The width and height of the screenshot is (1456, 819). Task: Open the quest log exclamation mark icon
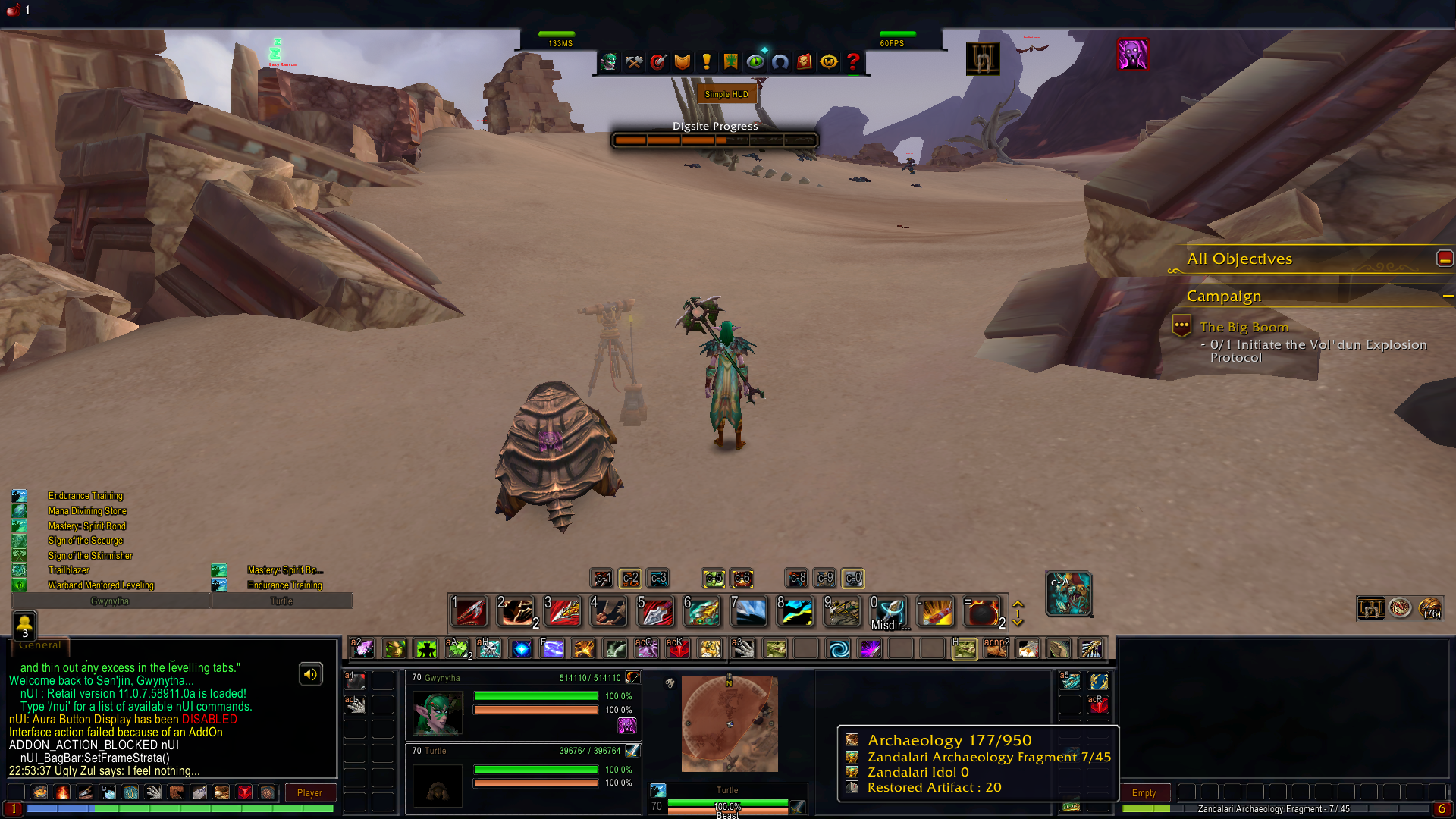[708, 62]
